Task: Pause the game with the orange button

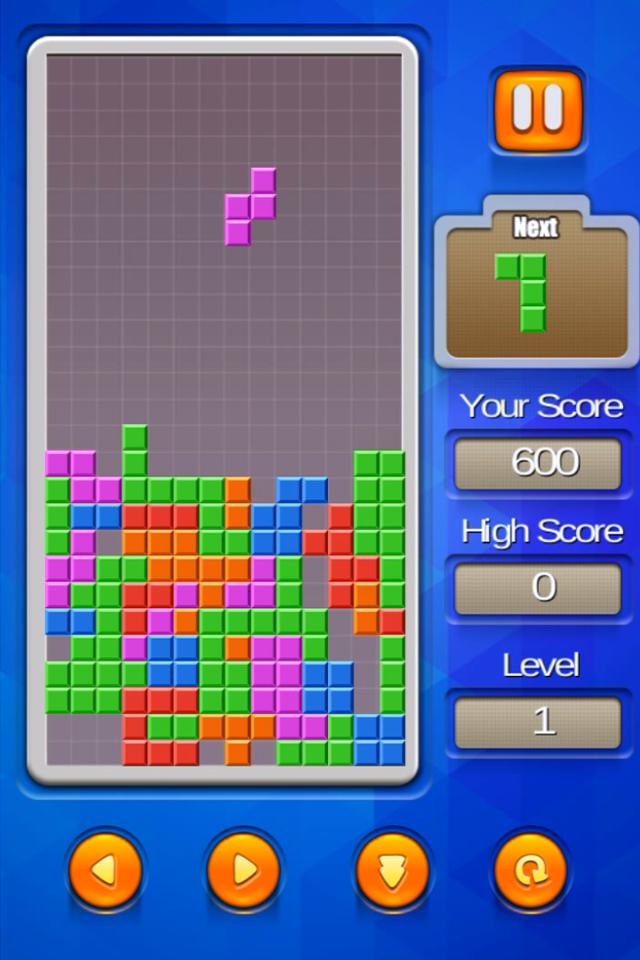Action: (x=537, y=109)
